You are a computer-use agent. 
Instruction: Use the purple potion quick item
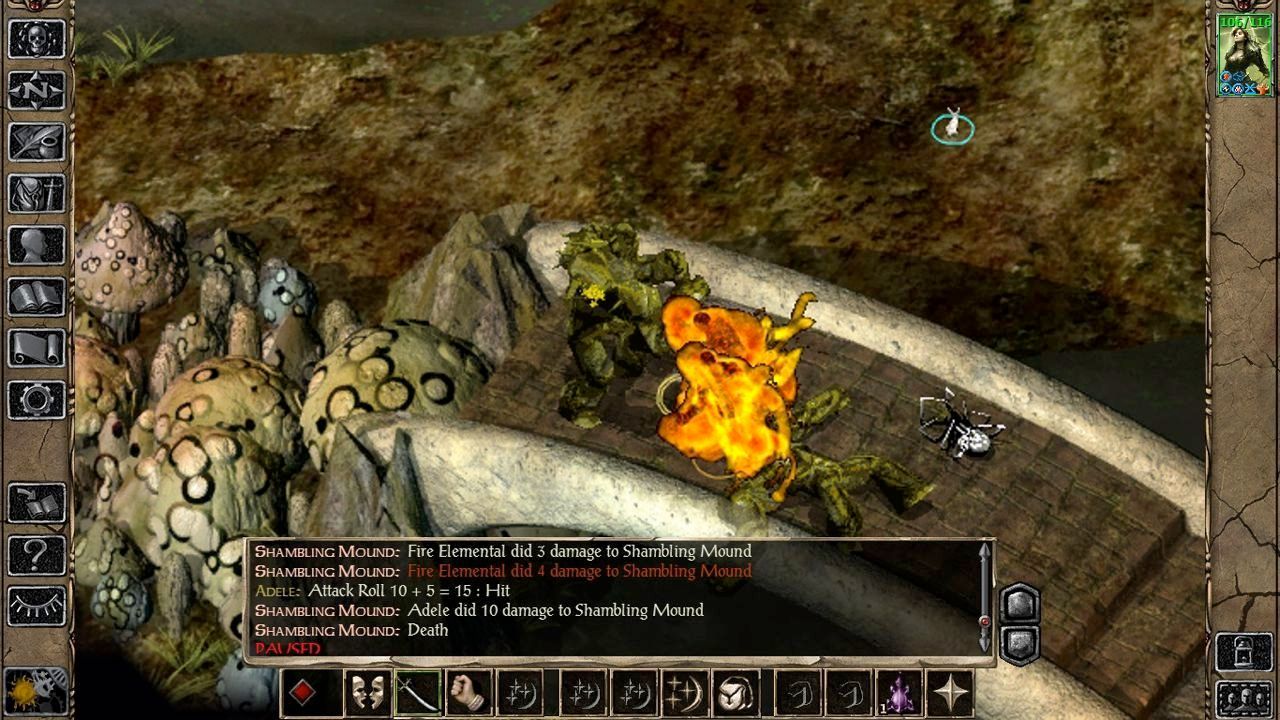pyautogui.click(x=899, y=693)
